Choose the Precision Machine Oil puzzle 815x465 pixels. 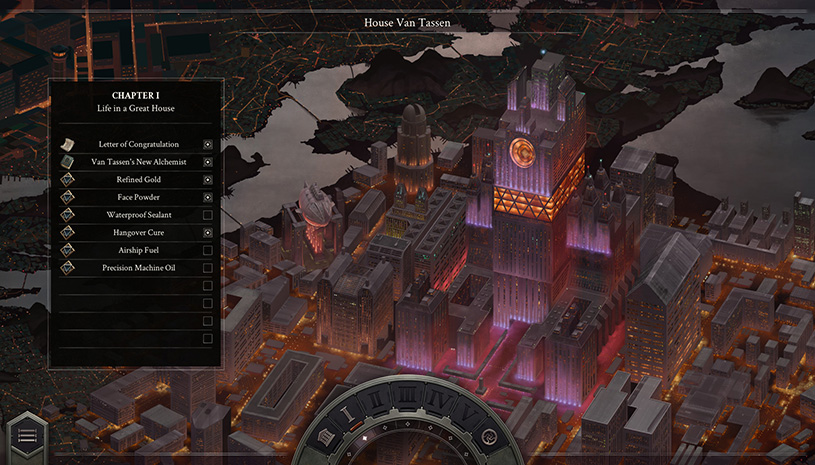[138, 268]
